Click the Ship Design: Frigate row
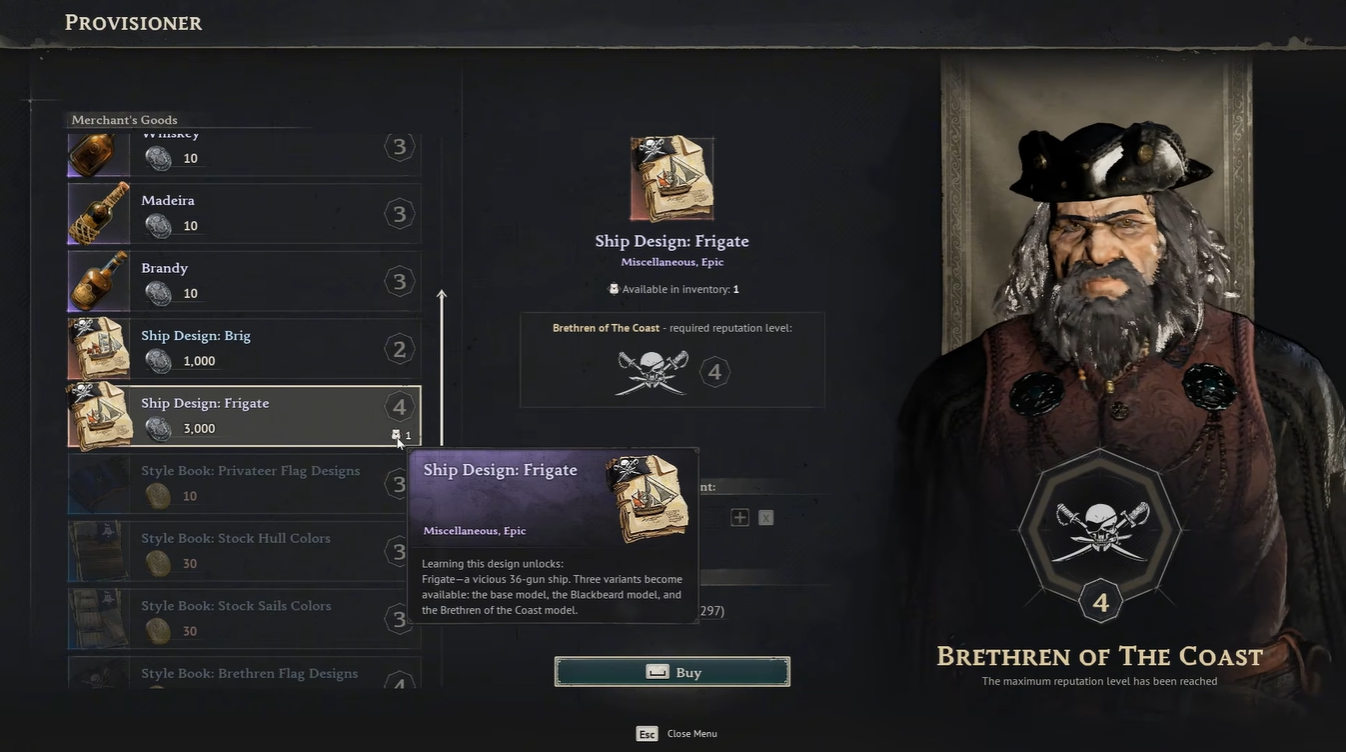 (243, 415)
